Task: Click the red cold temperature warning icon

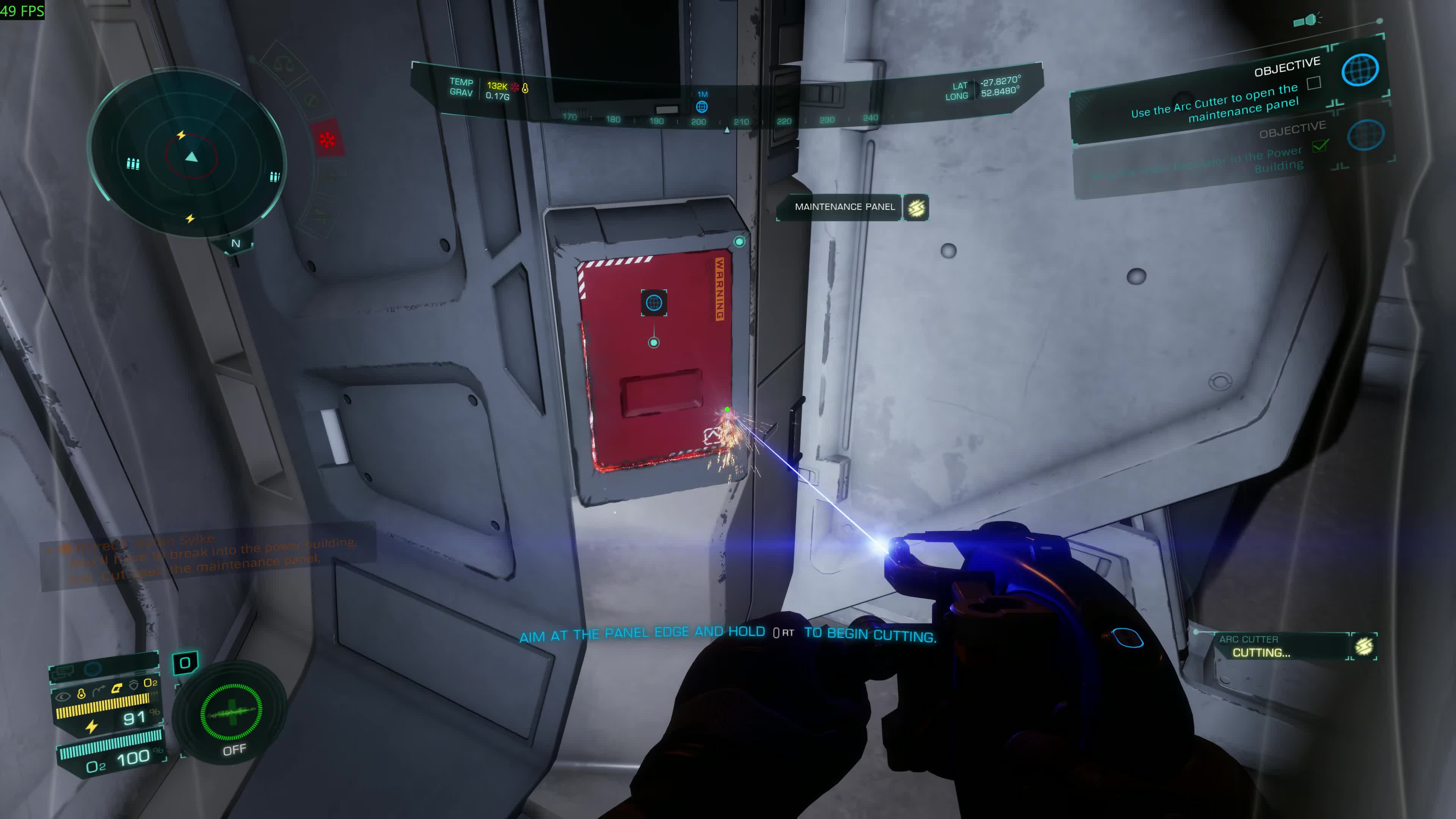Action: click(327, 140)
